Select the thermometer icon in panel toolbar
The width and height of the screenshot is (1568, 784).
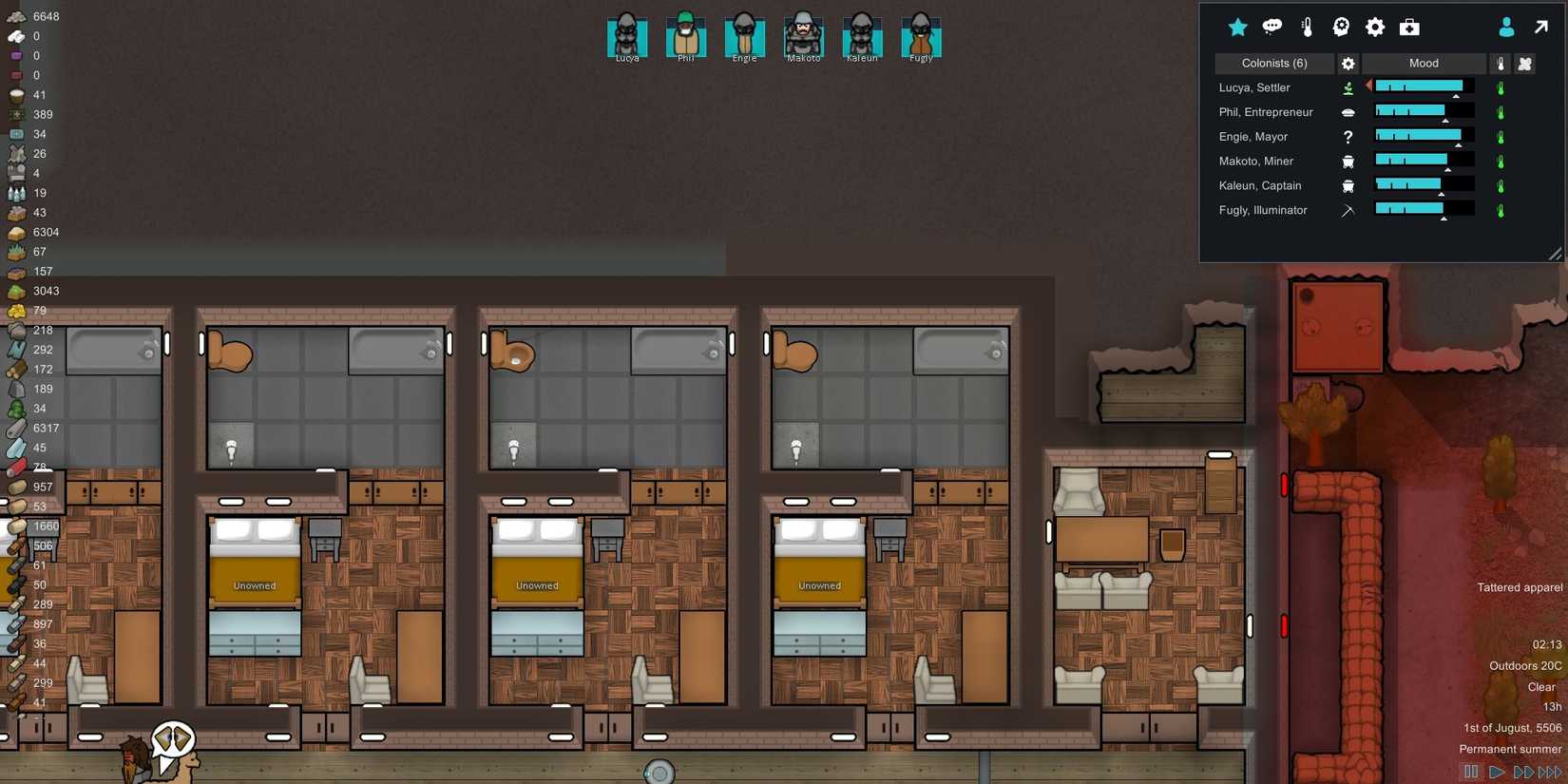pyautogui.click(x=1307, y=27)
